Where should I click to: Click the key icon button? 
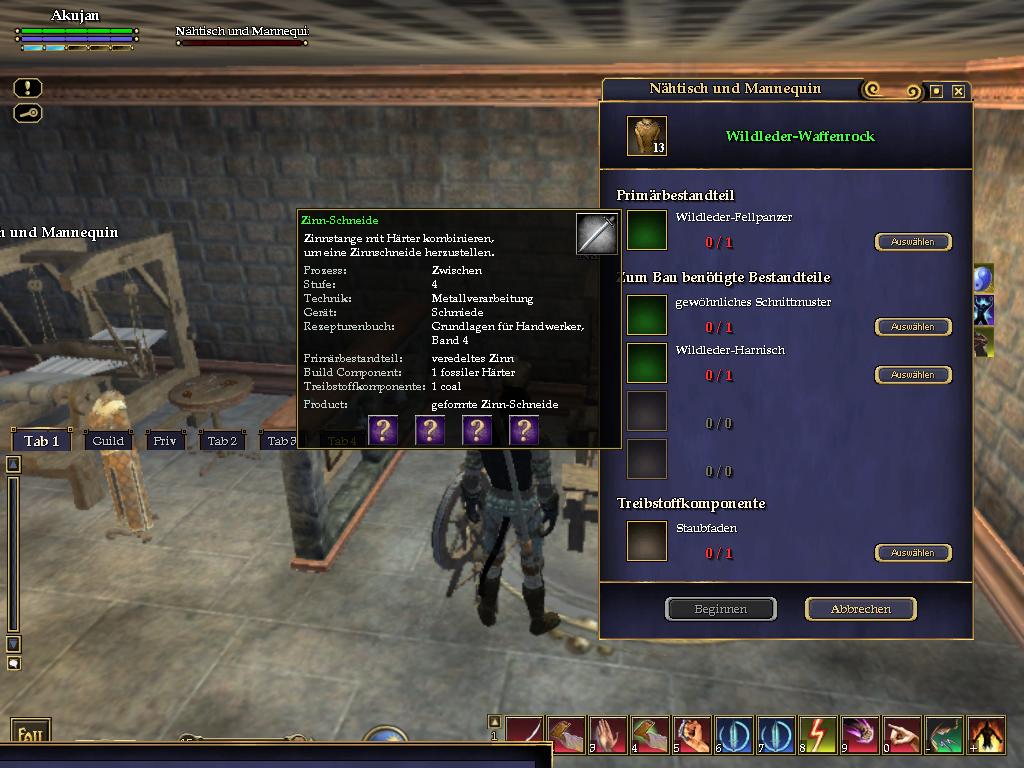28,113
